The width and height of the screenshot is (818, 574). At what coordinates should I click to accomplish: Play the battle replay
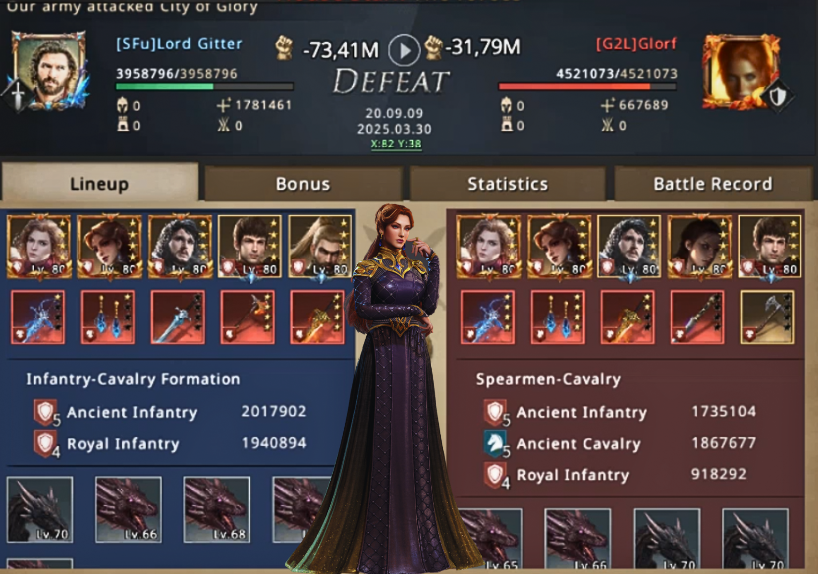pyautogui.click(x=403, y=49)
